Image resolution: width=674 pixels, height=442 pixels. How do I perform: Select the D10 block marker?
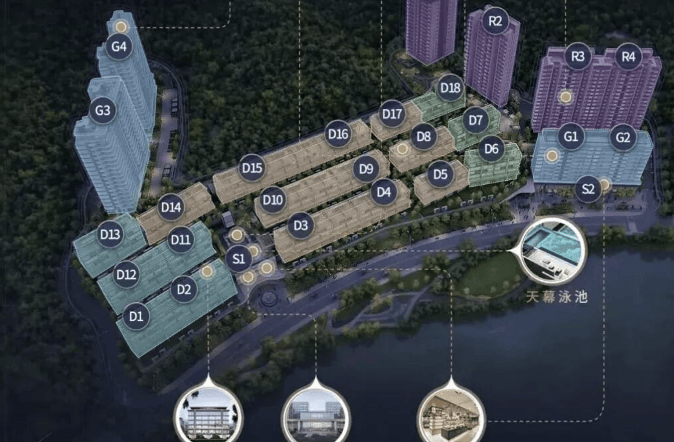[x=272, y=201]
